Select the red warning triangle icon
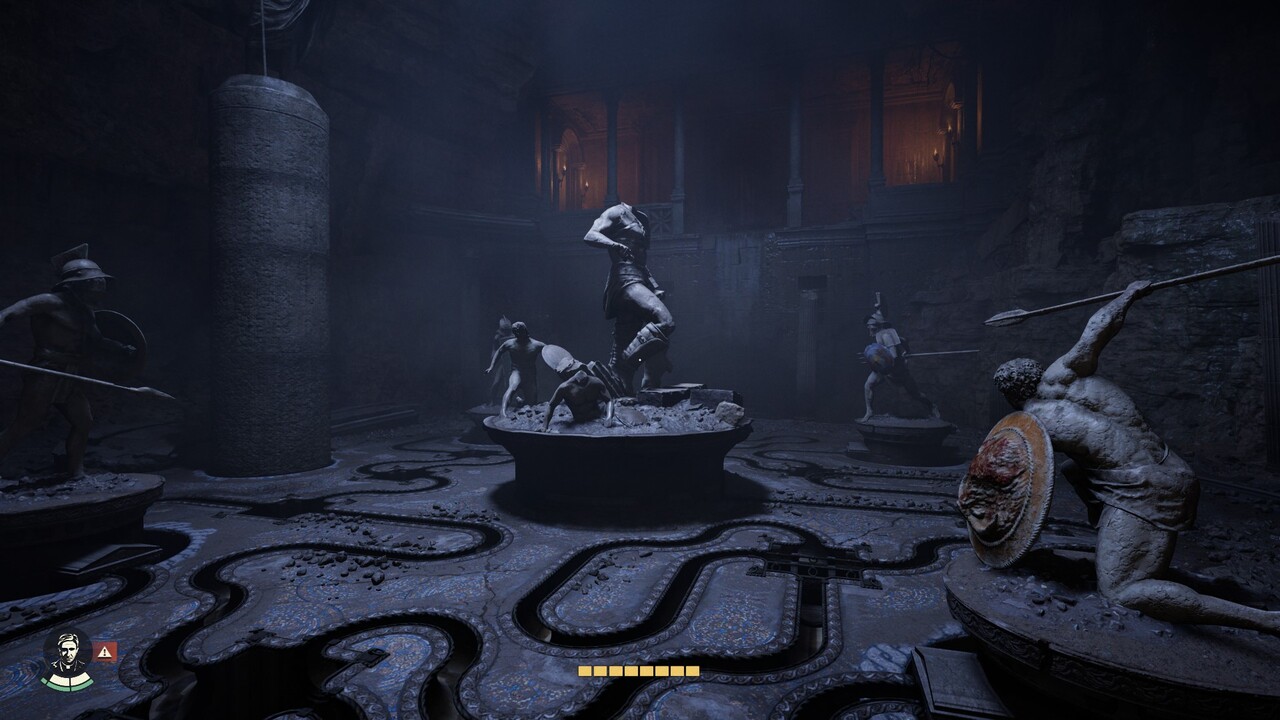1280x720 pixels. pyautogui.click(x=105, y=651)
